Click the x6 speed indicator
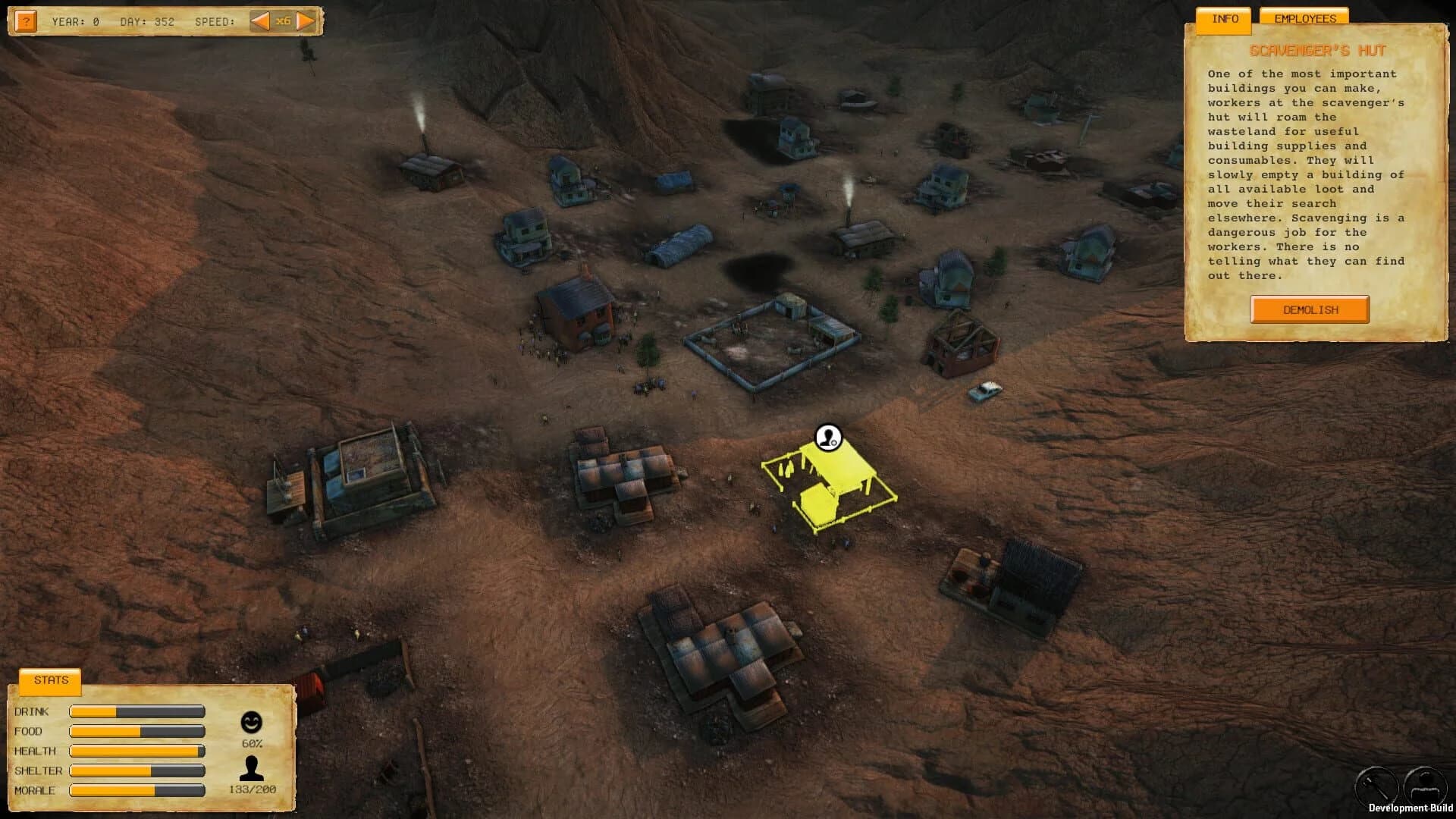1456x819 pixels. click(283, 20)
